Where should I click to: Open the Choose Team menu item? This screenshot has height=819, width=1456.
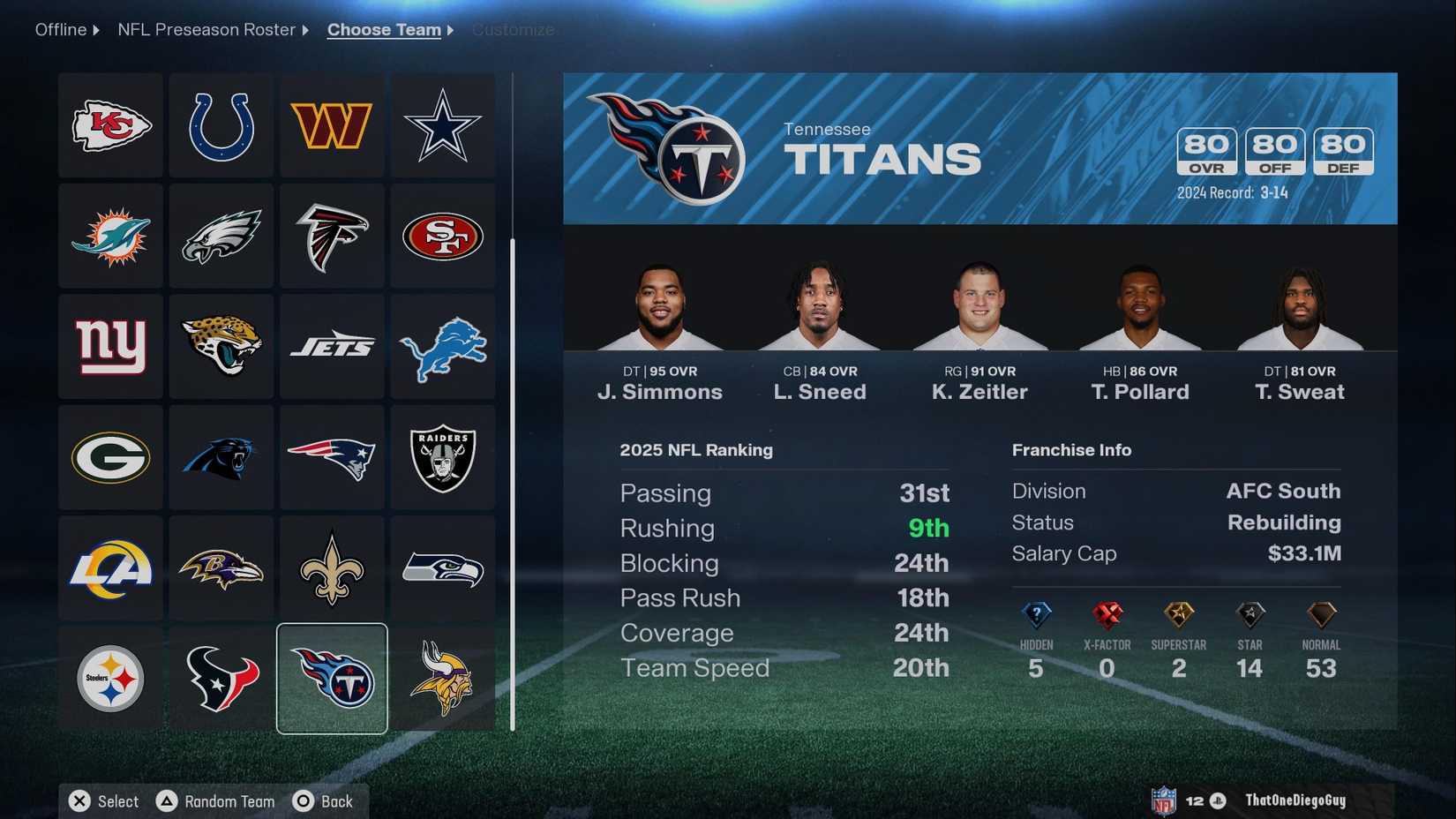point(384,29)
